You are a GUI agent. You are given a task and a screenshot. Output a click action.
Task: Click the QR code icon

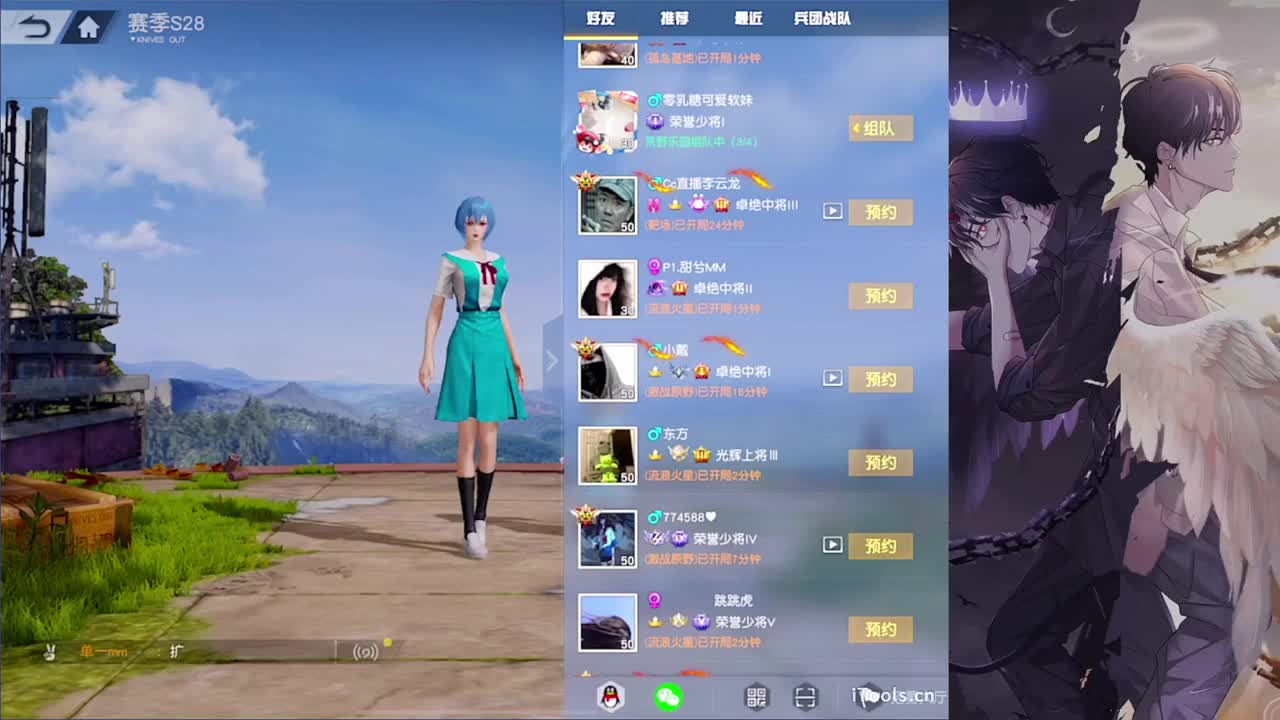tap(757, 696)
